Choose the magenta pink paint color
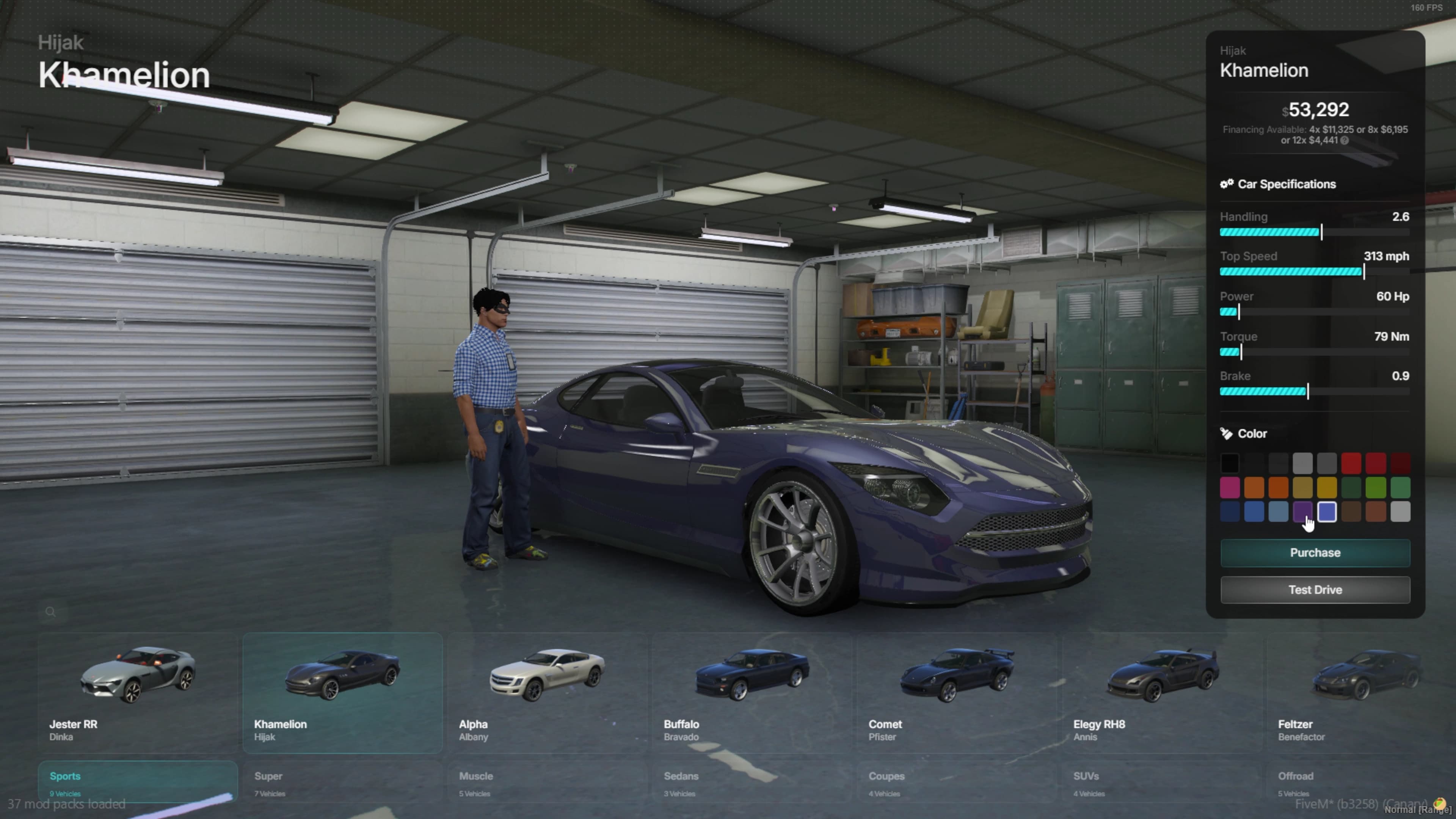Viewport: 1456px width, 819px height. (1230, 488)
